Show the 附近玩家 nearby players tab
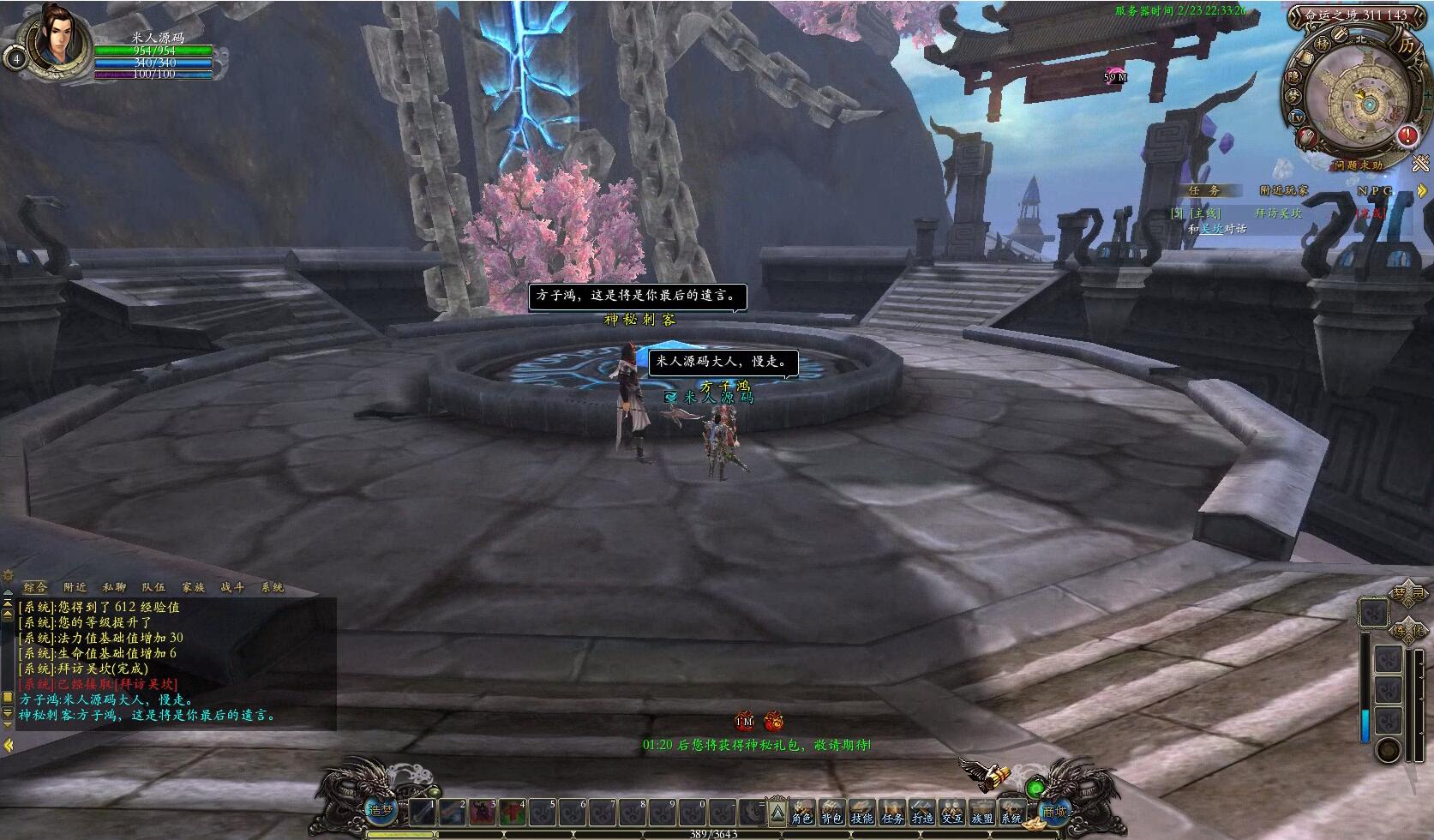The height and width of the screenshot is (840, 1434). pos(1283,190)
